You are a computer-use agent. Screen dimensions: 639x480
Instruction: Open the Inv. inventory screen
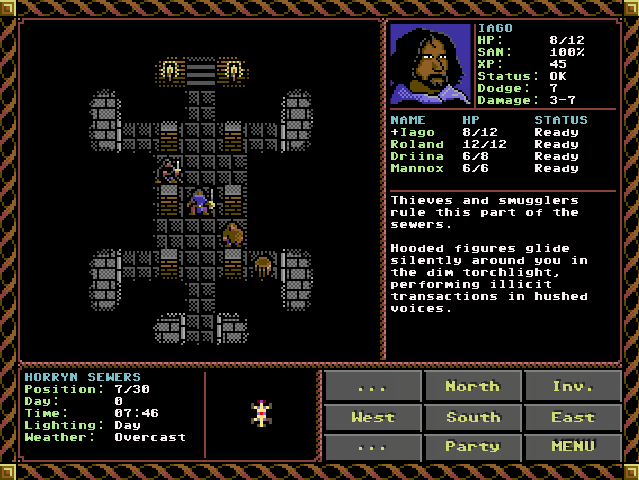[572, 386]
